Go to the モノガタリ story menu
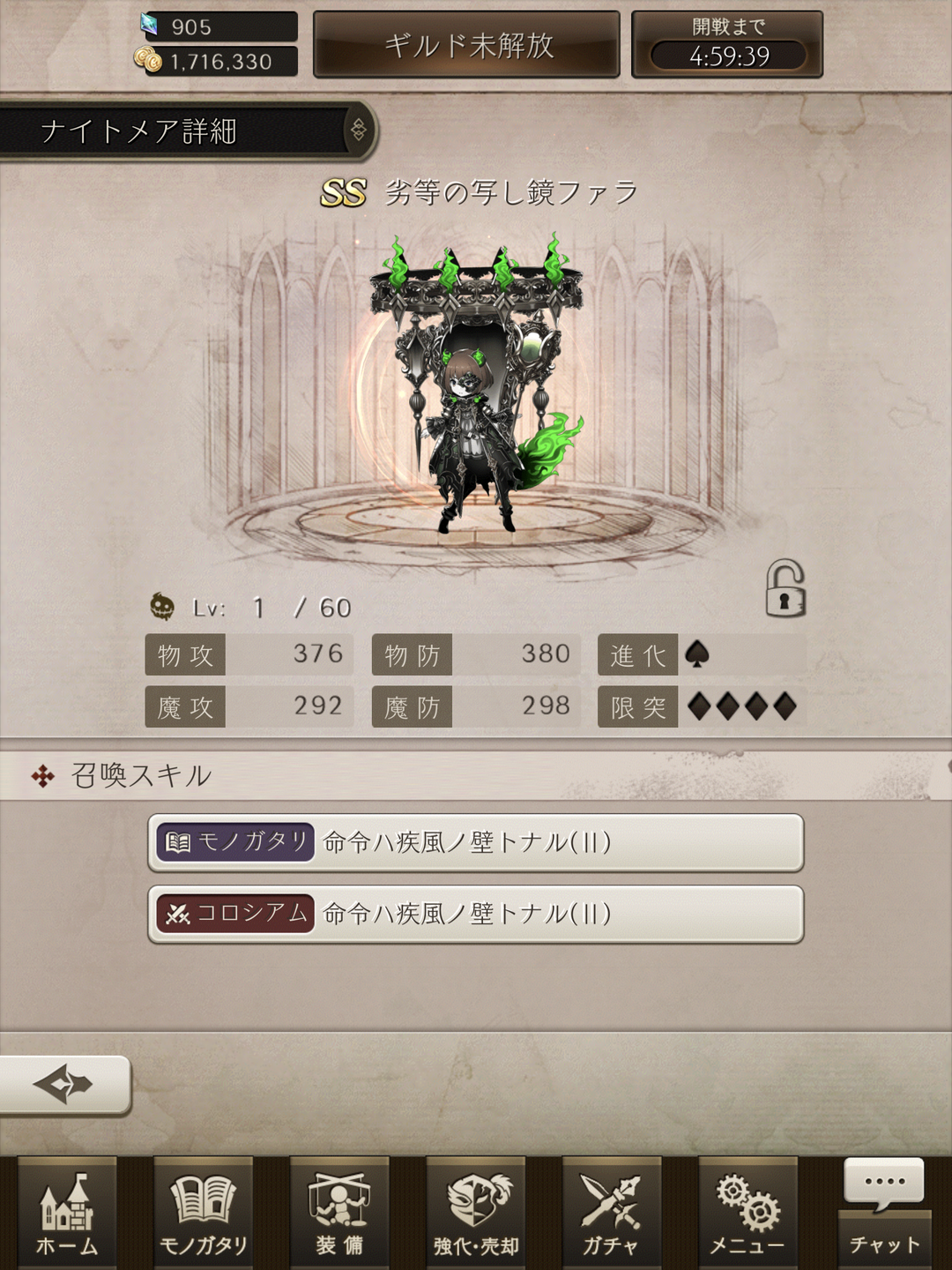The height and width of the screenshot is (1270, 952). tap(204, 1214)
